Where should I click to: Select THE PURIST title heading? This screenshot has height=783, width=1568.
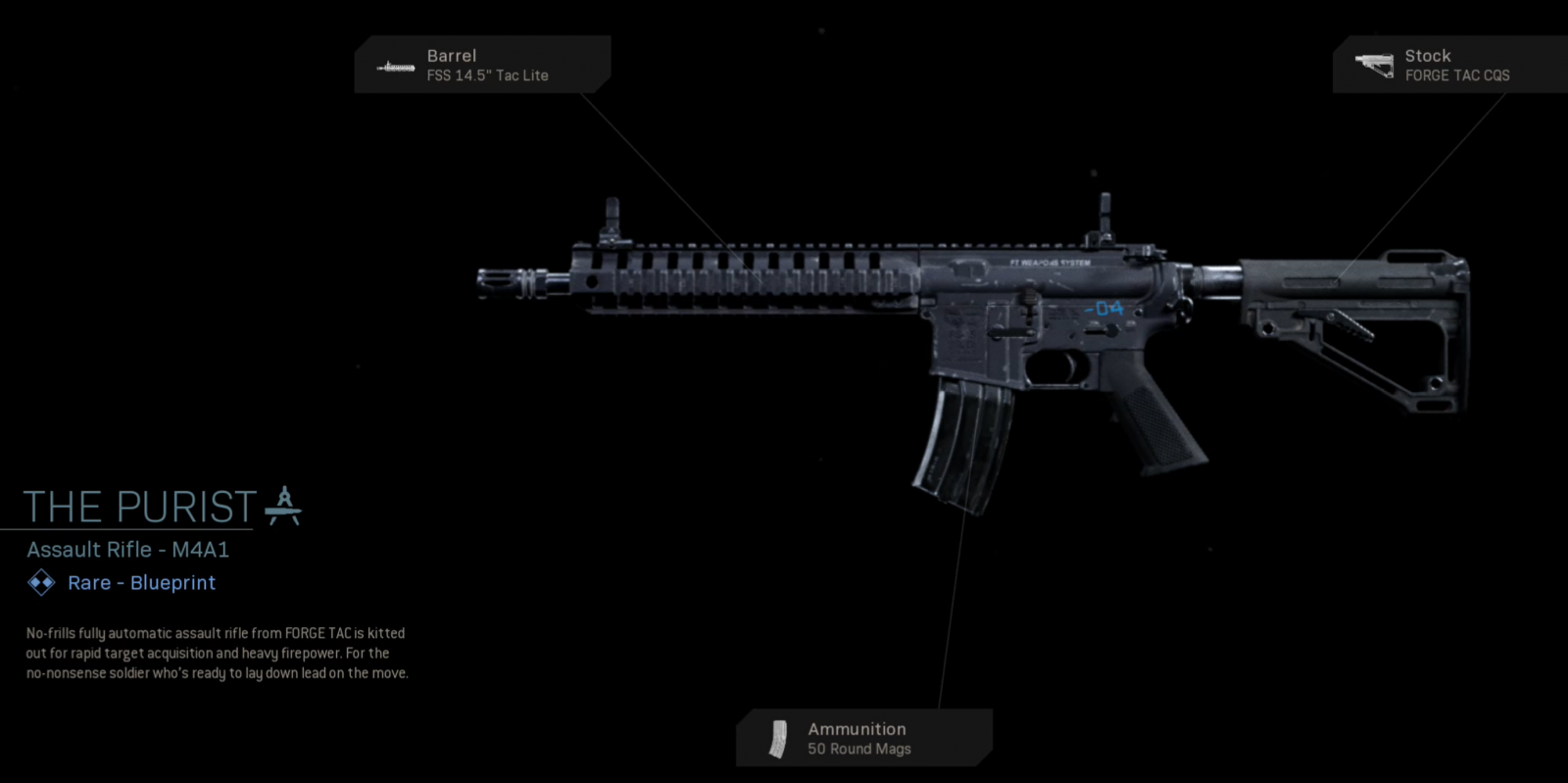(x=137, y=506)
